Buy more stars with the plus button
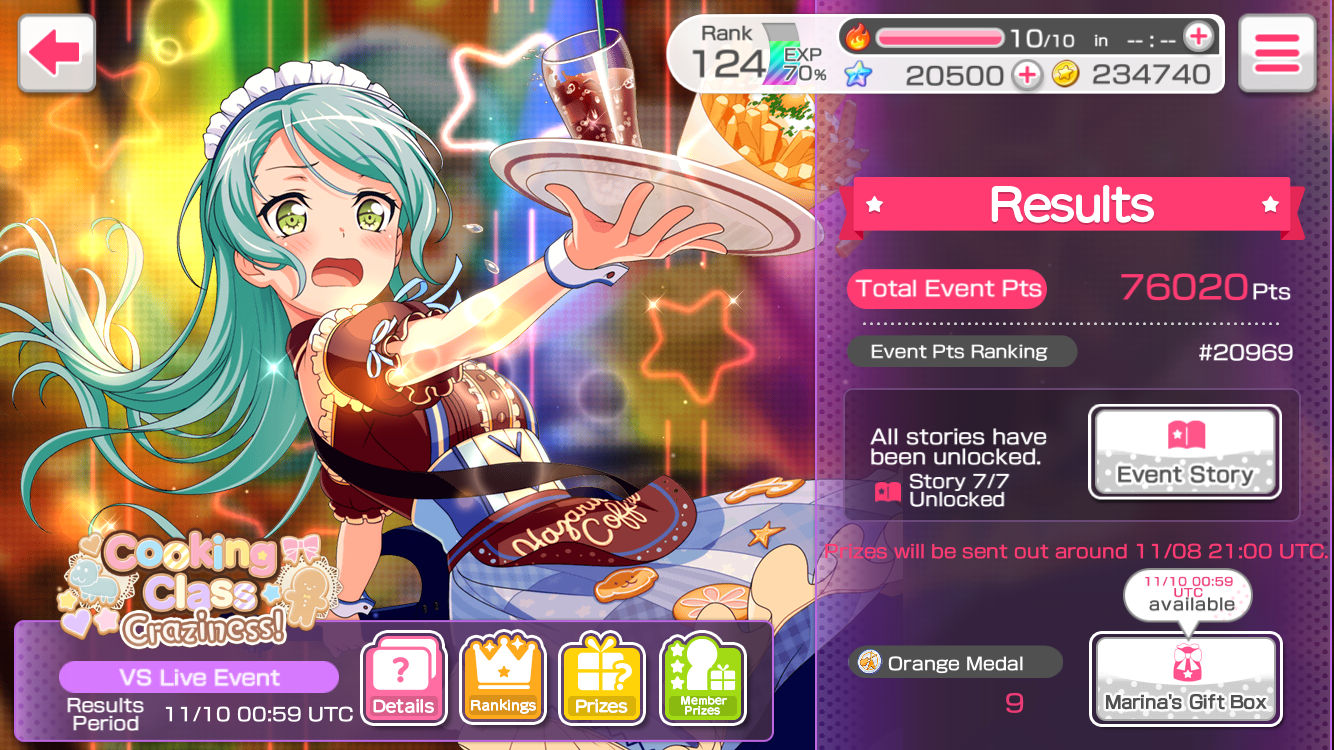The width and height of the screenshot is (1334, 750). click(x=1026, y=75)
